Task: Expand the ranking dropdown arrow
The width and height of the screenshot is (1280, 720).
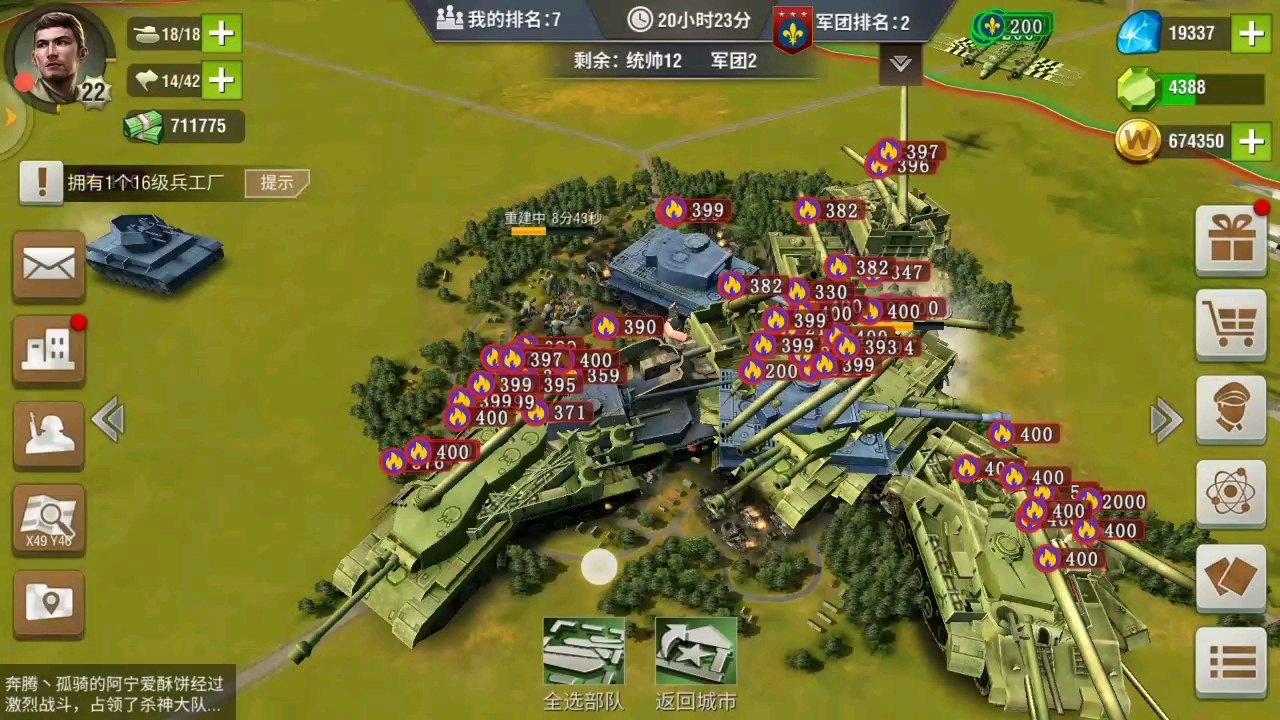Action: tap(901, 64)
